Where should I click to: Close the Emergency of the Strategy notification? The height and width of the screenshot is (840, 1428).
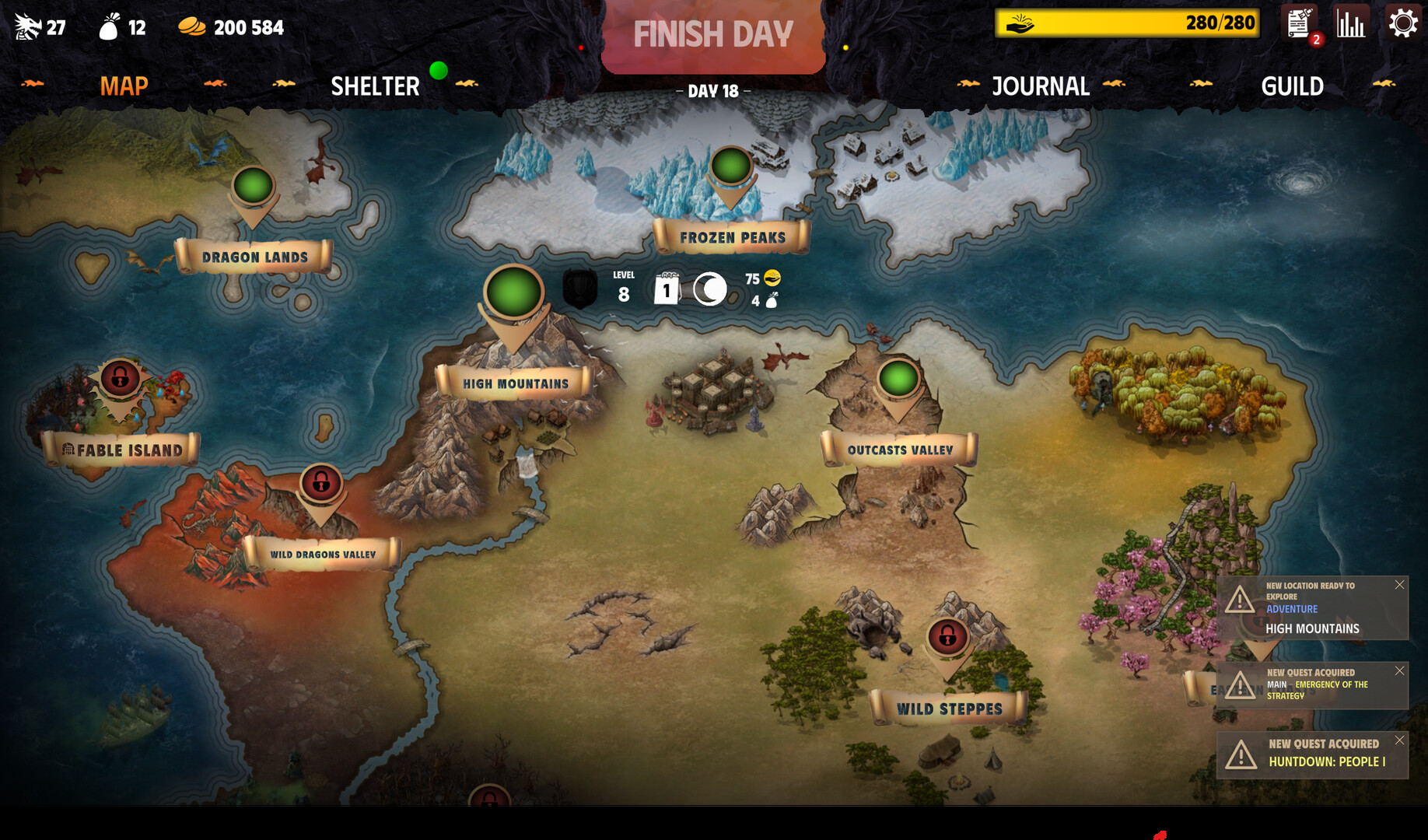click(x=1399, y=670)
